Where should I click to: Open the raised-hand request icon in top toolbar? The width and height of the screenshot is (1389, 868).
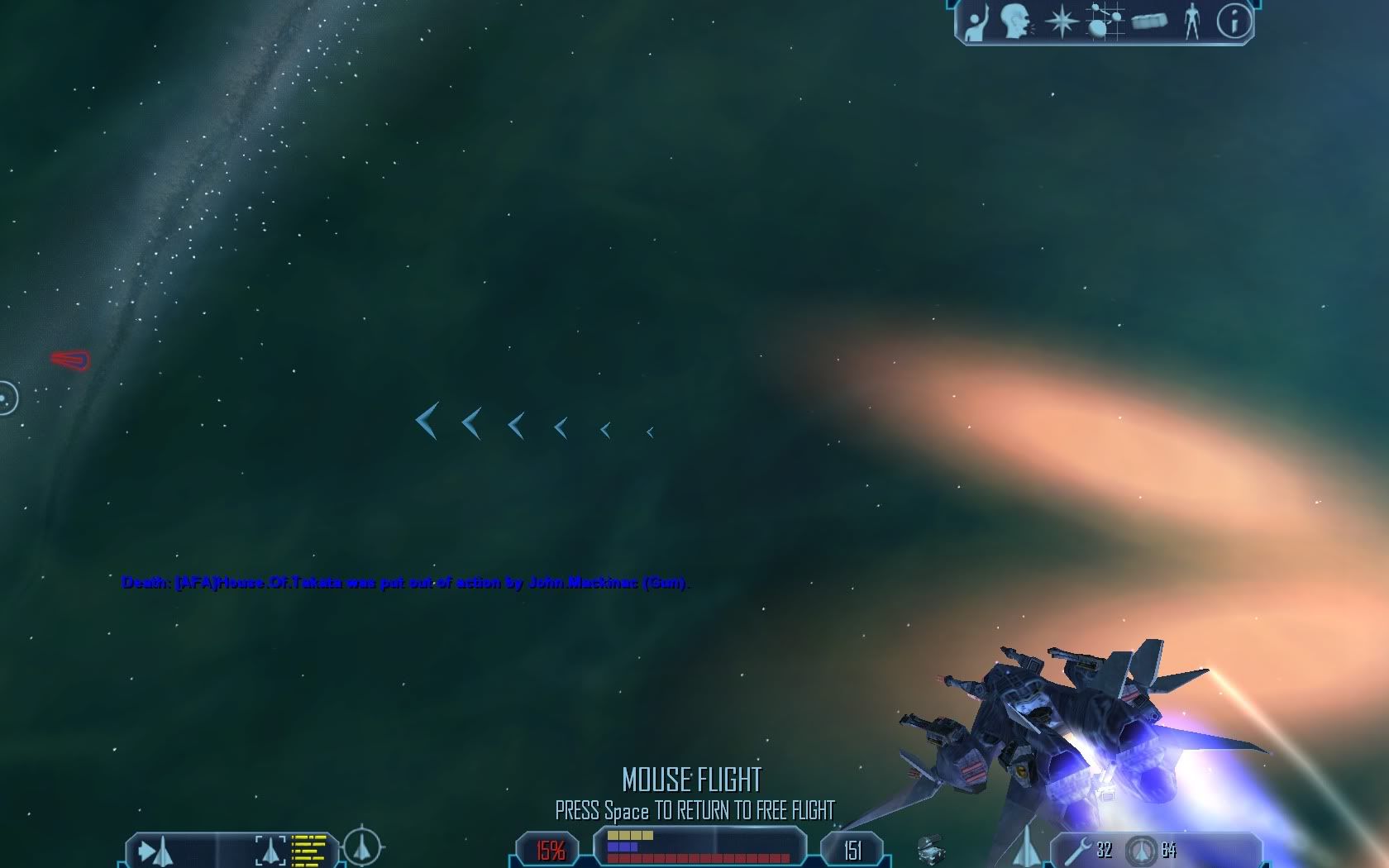coord(976,22)
